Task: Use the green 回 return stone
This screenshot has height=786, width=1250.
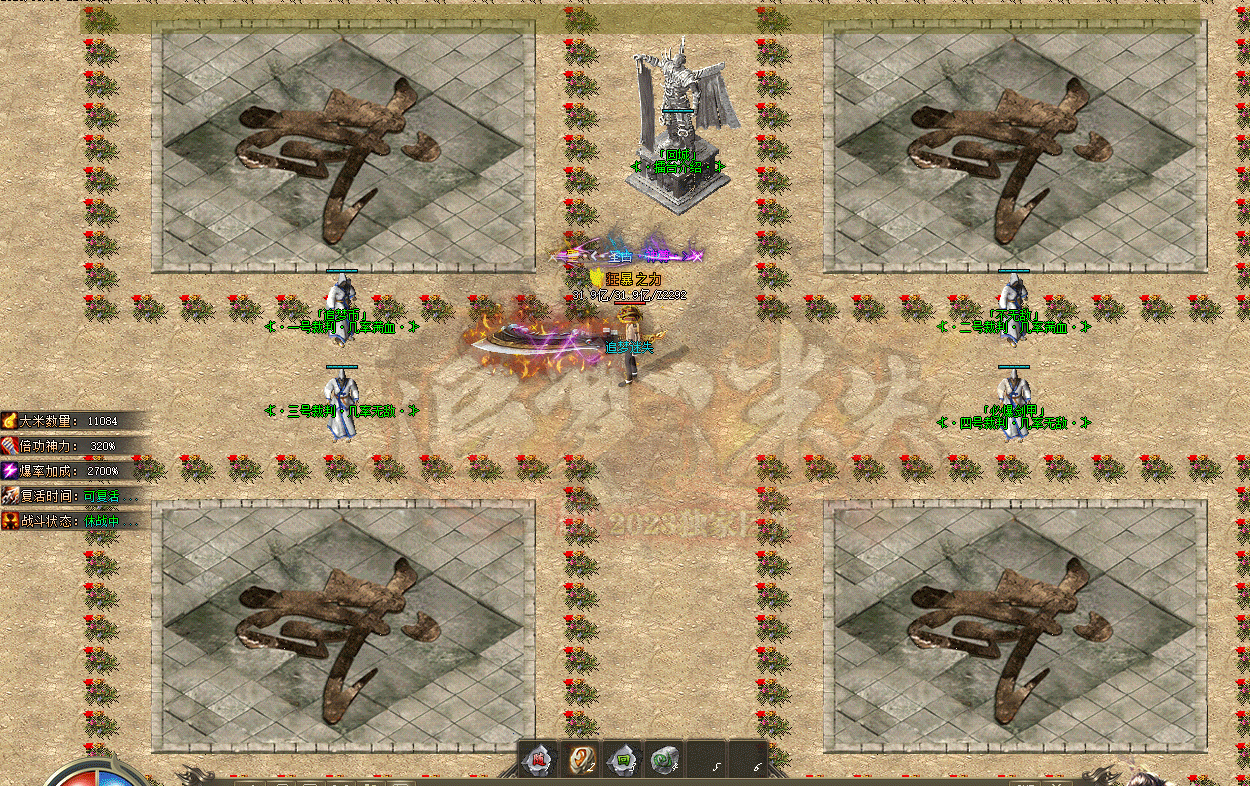Action: [622, 759]
